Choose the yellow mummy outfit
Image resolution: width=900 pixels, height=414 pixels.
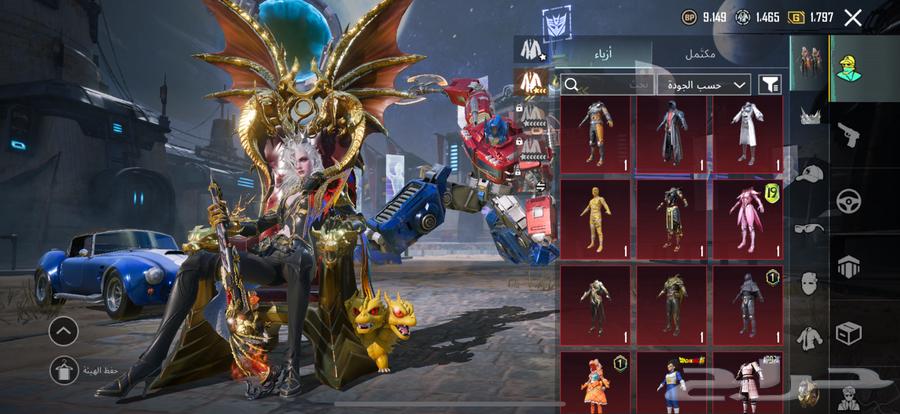(x=596, y=217)
